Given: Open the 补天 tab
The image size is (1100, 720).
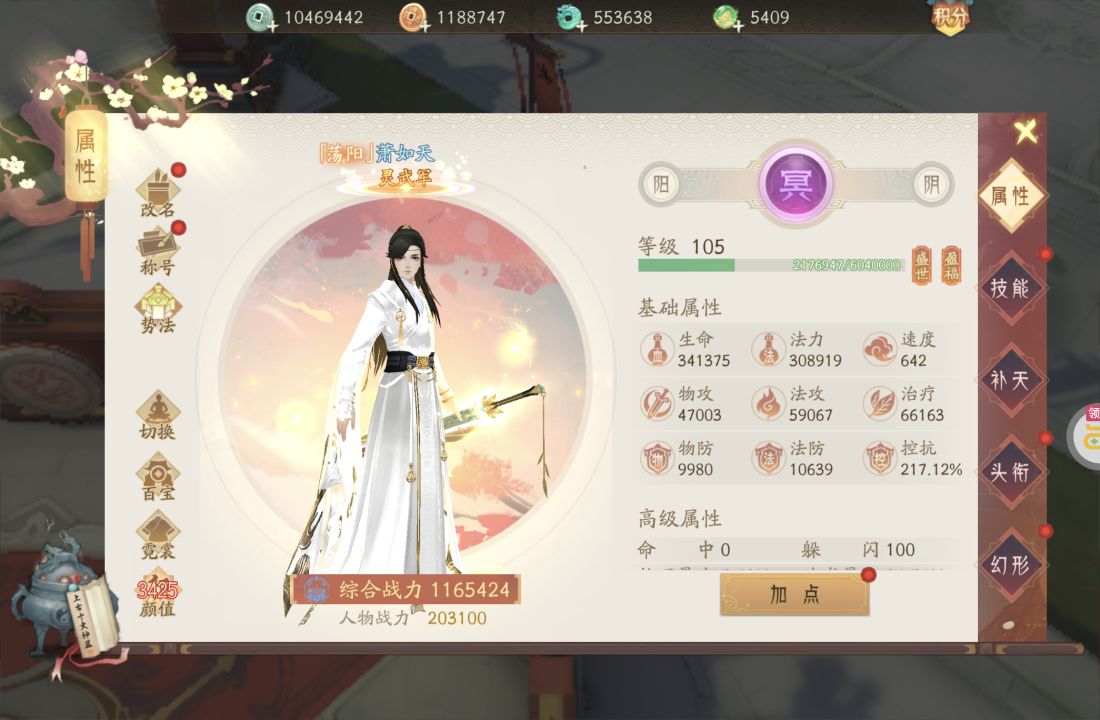Looking at the screenshot, I should 1010,380.
